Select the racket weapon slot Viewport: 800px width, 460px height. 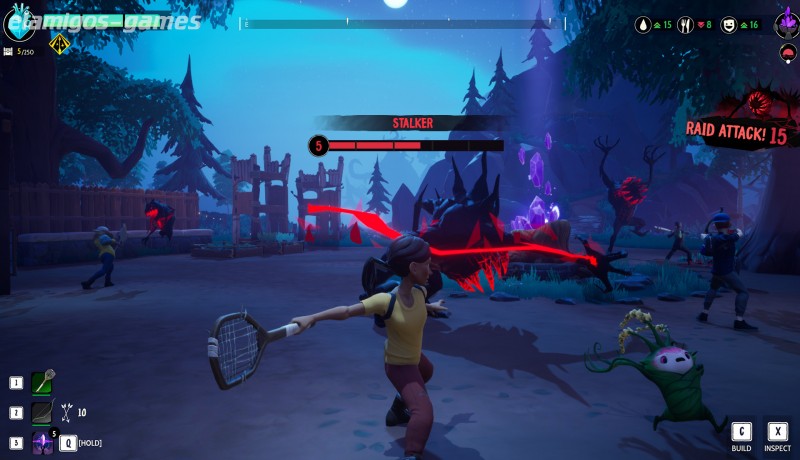(x=42, y=383)
